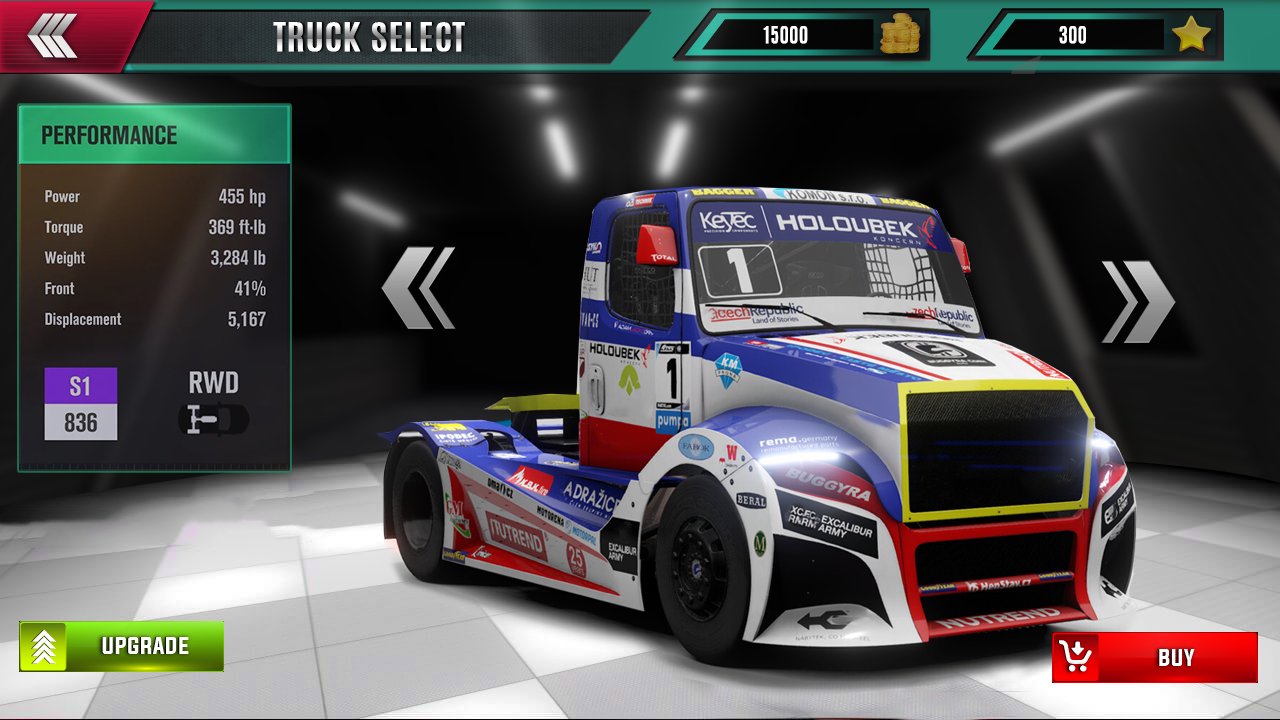Viewport: 1280px width, 720px height.
Task: Go back using the top-left arrow button
Action: click(x=52, y=36)
